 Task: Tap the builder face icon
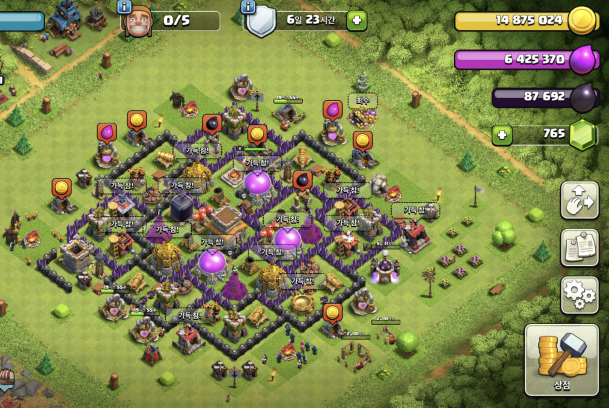click(x=136, y=22)
